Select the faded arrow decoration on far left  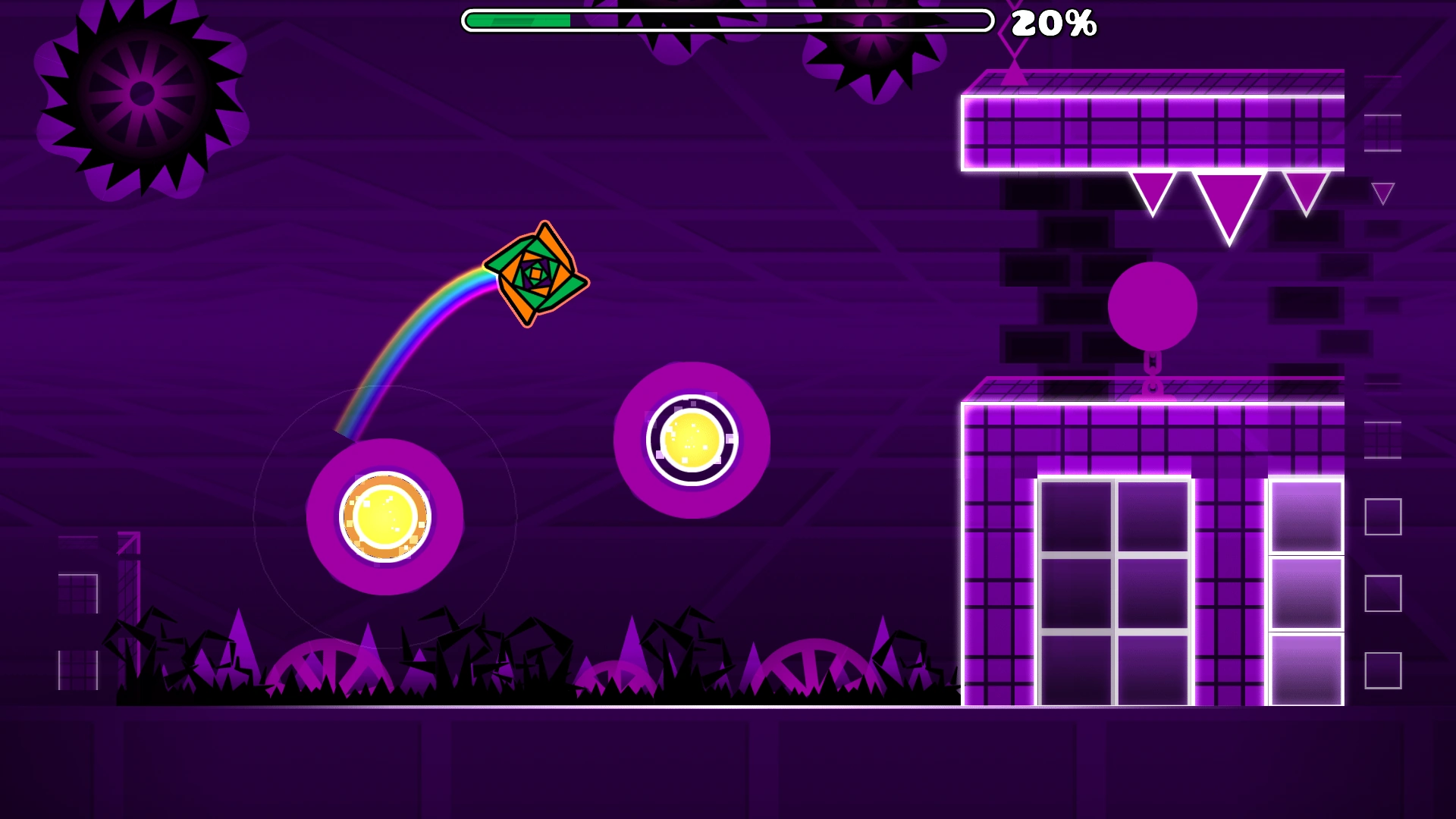(x=130, y=544)
